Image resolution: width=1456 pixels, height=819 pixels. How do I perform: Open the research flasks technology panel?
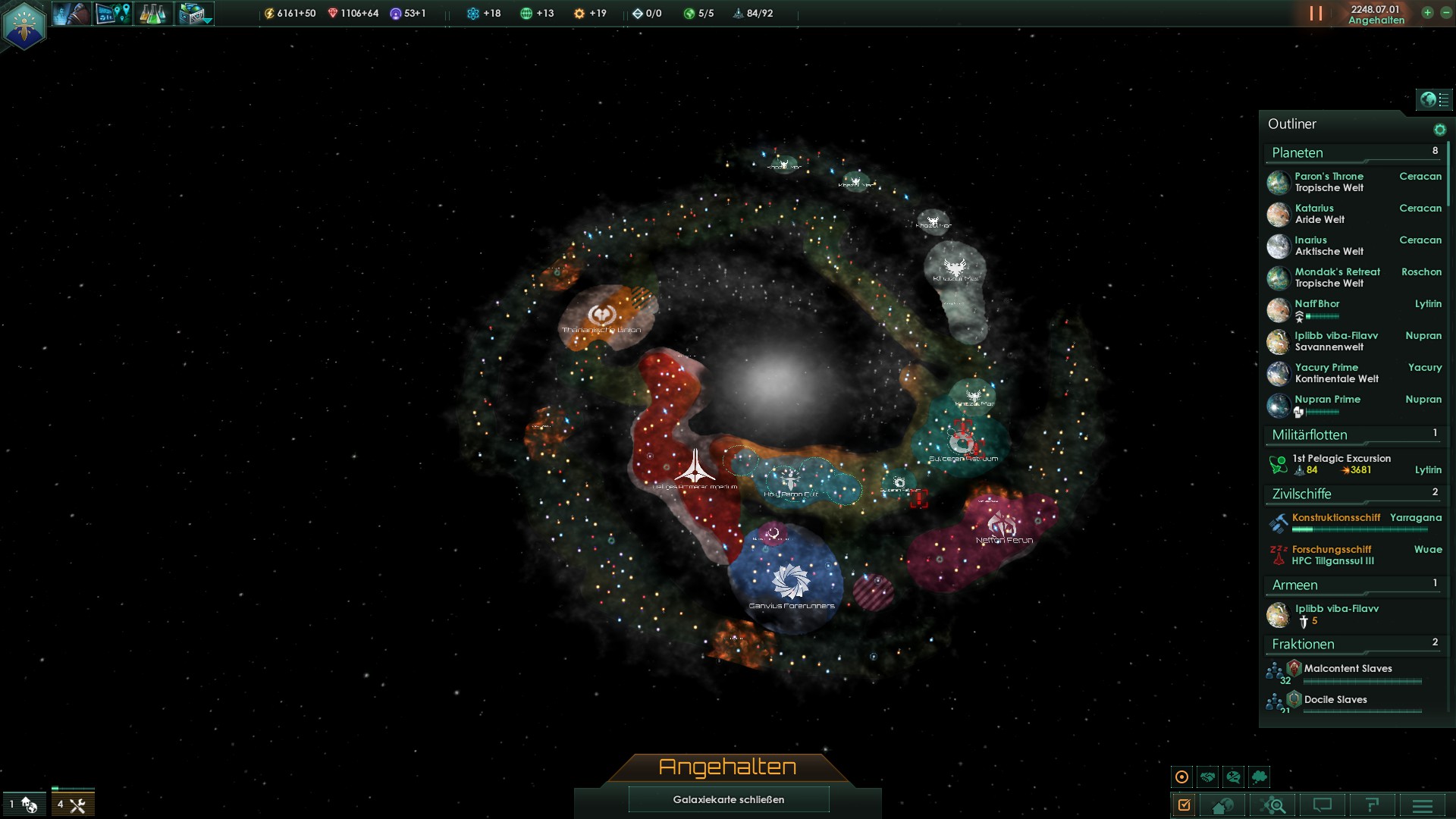point(152,14)
